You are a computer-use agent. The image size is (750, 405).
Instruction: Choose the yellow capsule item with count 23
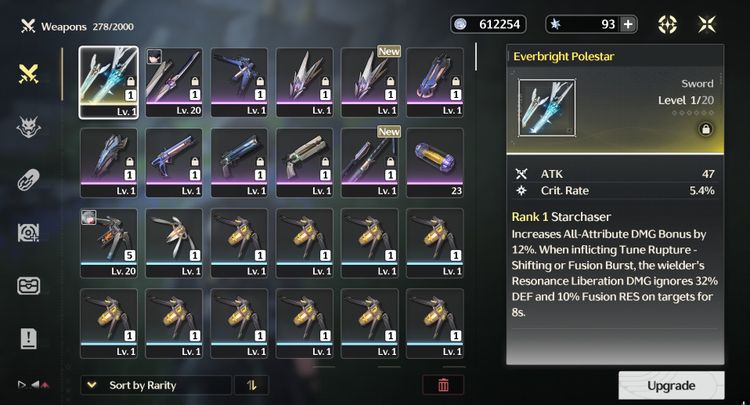click(435, 164)
